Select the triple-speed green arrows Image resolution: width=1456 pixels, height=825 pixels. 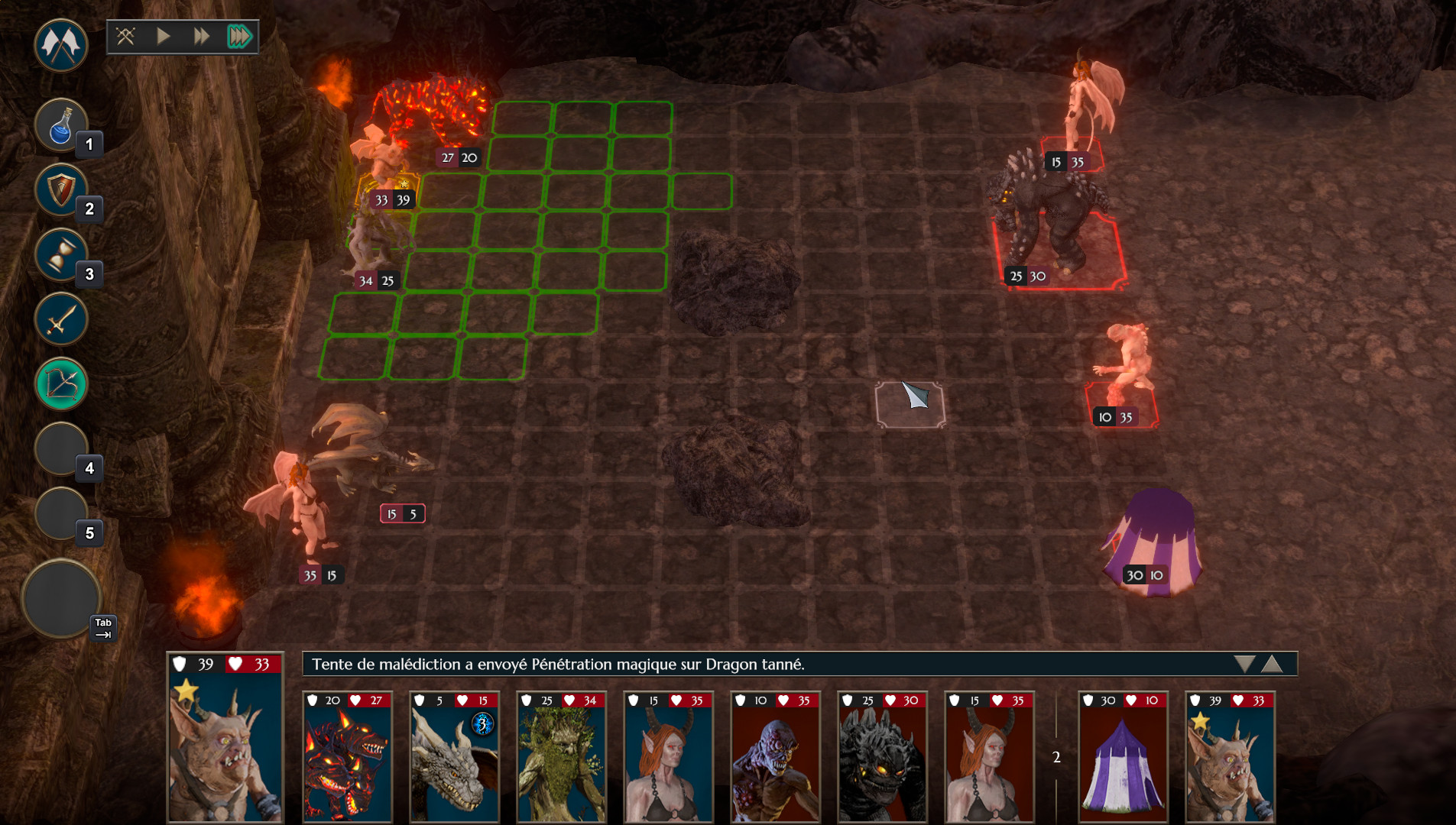[x=239, y=36]
